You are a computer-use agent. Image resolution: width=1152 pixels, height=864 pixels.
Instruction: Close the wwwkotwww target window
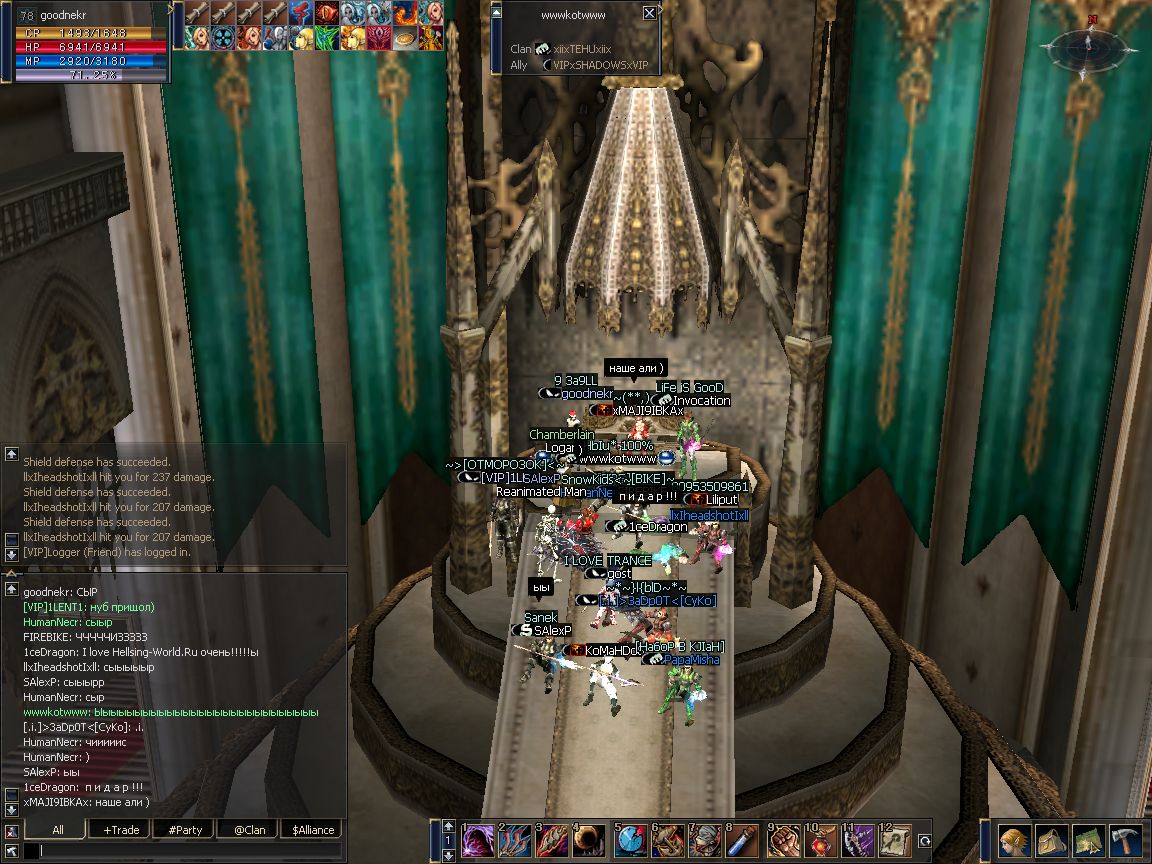[649, 13]
